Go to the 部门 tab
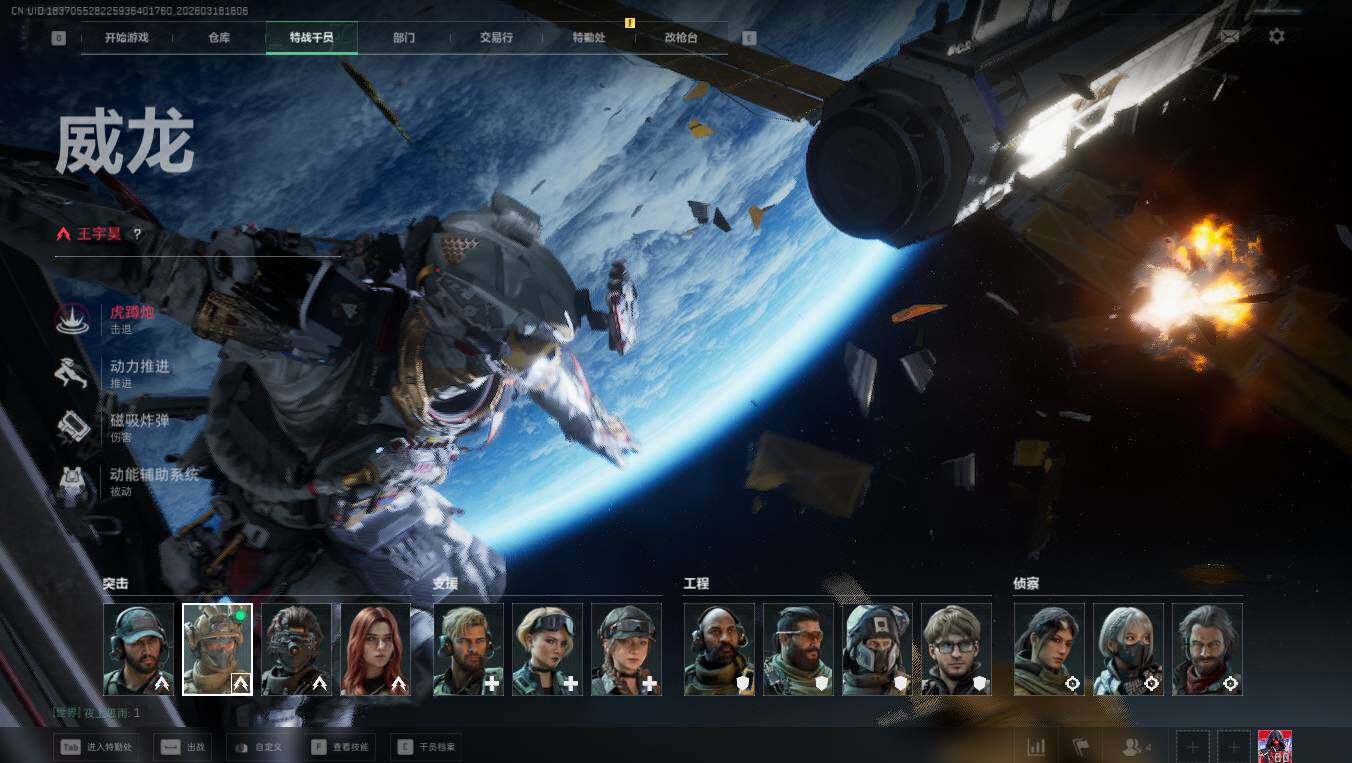This screenshot has width=1352, height=763. click(x=404, y=38)
